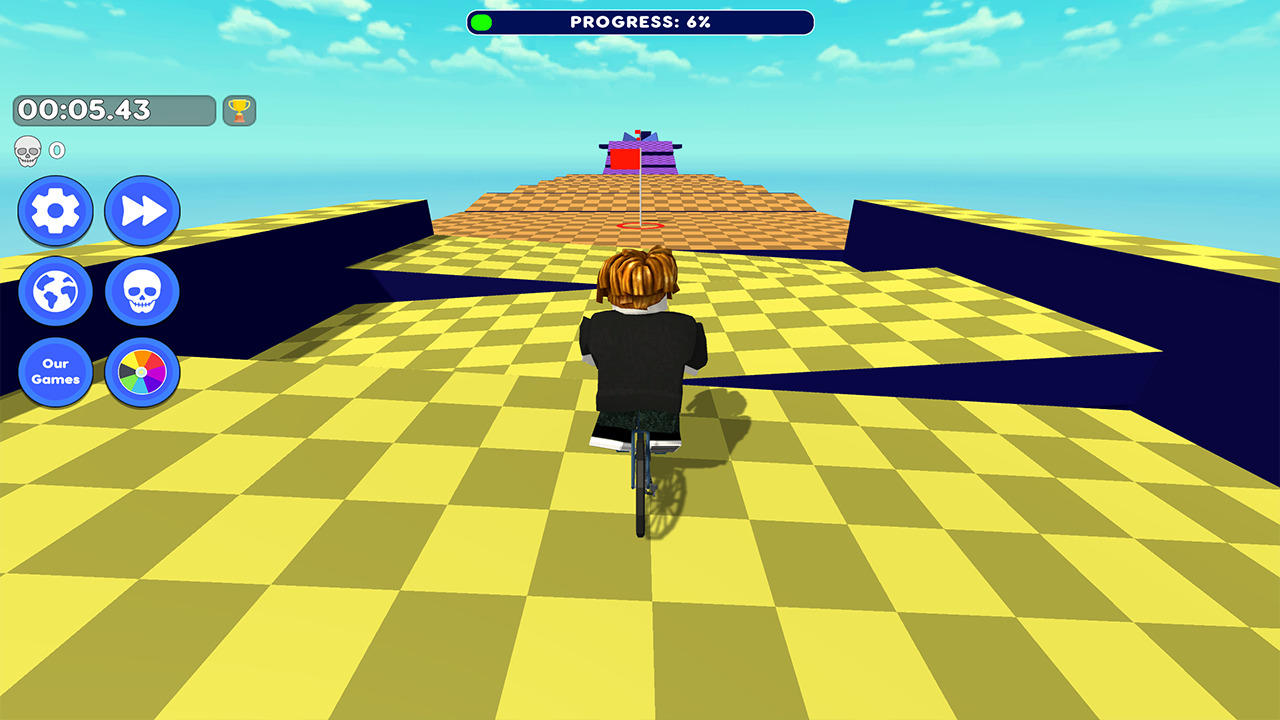Toggle fast-forward mode with the double-arrow button
Screen dimensions: 1280x720
tap(142, 212)
